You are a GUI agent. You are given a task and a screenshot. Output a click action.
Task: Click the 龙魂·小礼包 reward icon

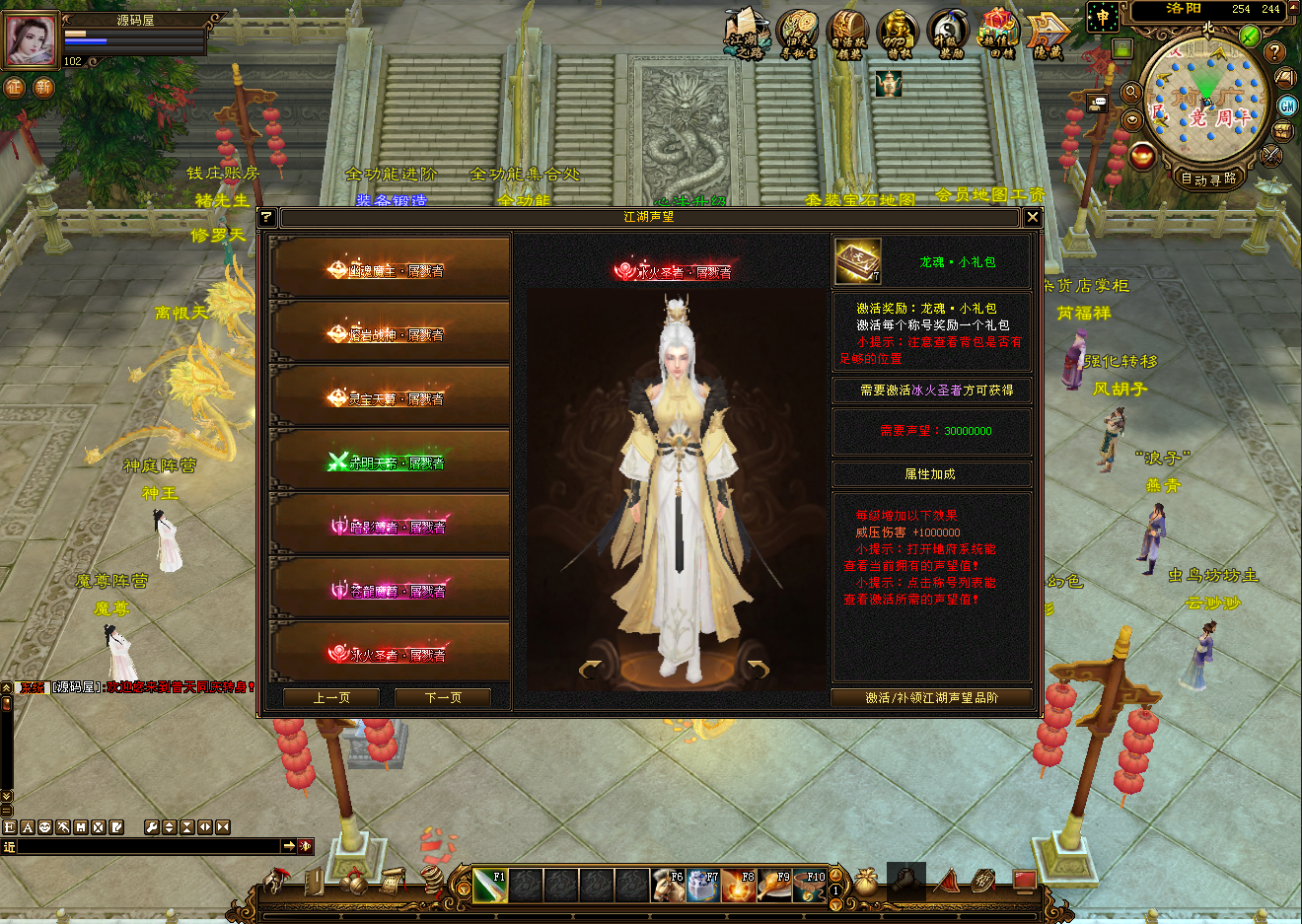(x=857, y=261)
